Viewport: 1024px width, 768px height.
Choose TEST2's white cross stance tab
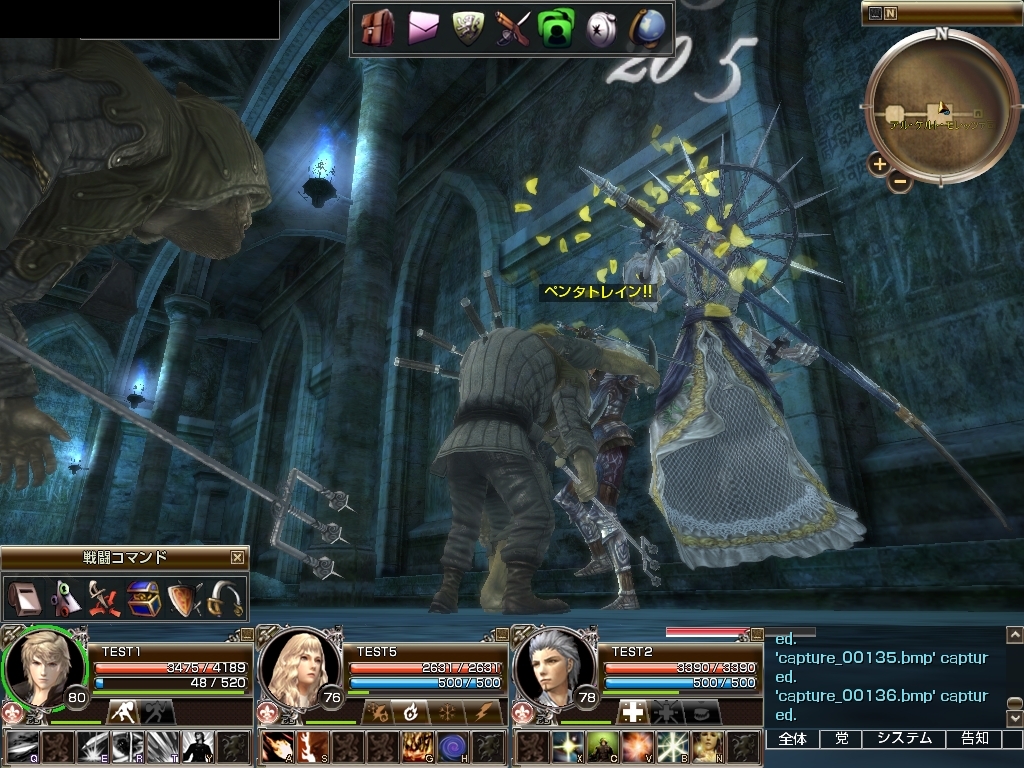coord(631,712)
